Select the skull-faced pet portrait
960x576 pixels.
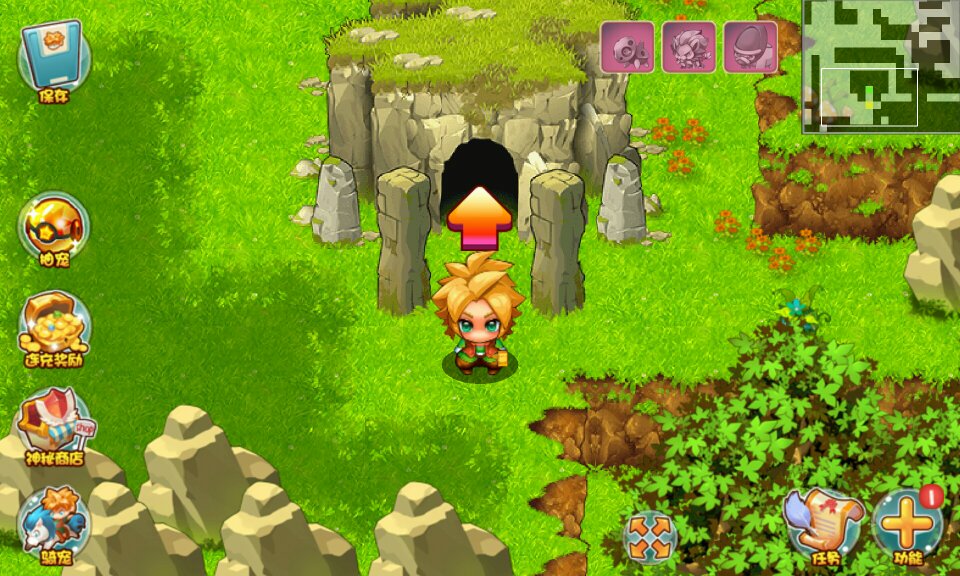click(x=627, y=47)
